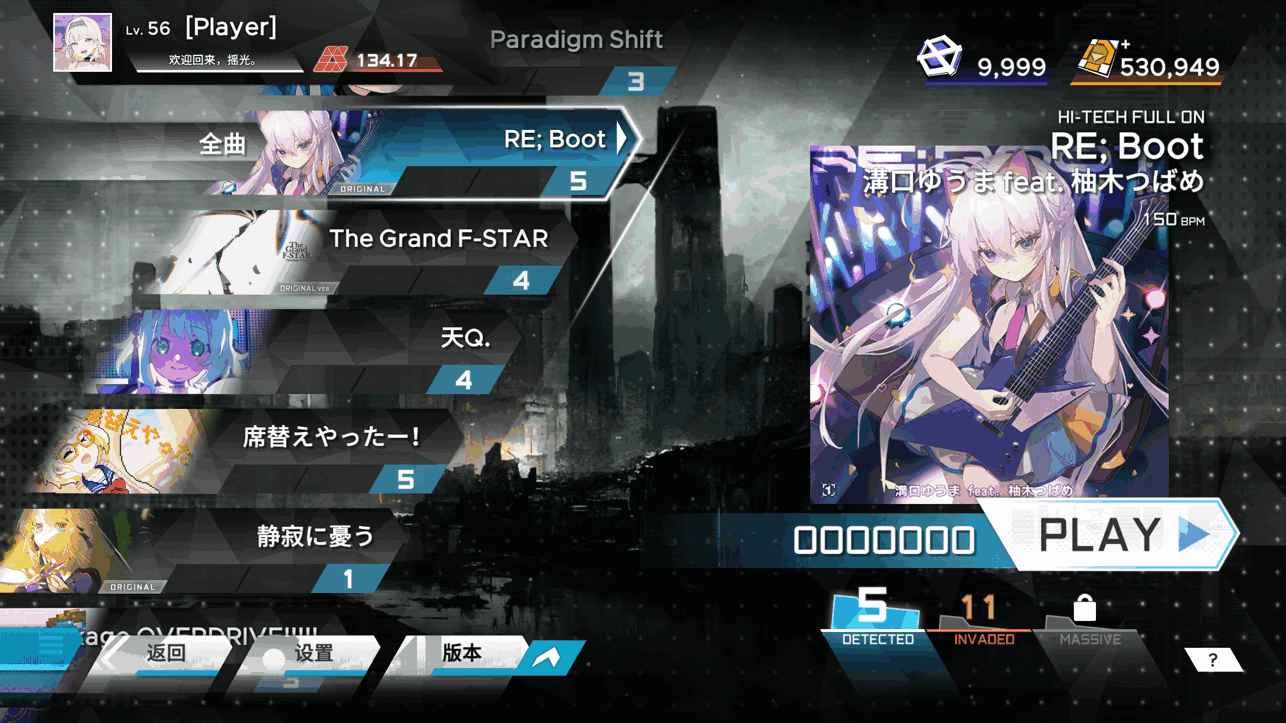Select the 天Q. song row
Image resolution: width=1286 pixels, height=723 pixels.
465,339
